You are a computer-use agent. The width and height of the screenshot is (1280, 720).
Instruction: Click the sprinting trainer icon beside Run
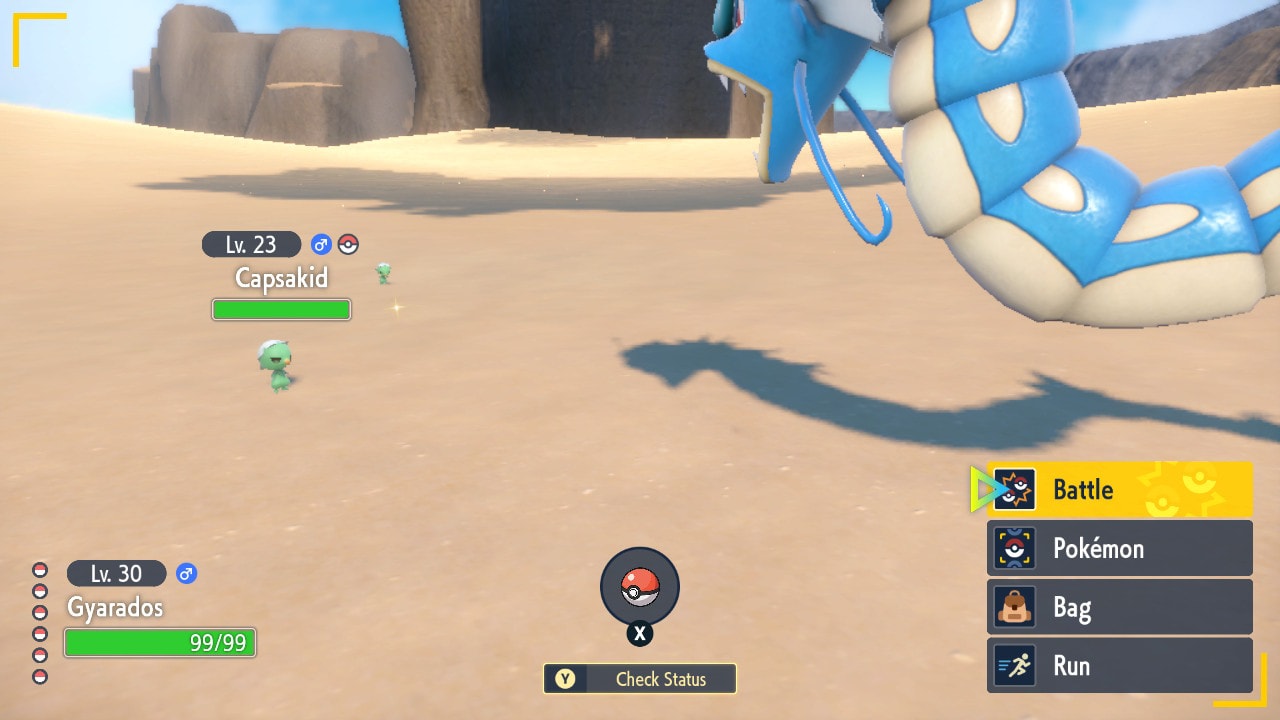pos(1014,666)
